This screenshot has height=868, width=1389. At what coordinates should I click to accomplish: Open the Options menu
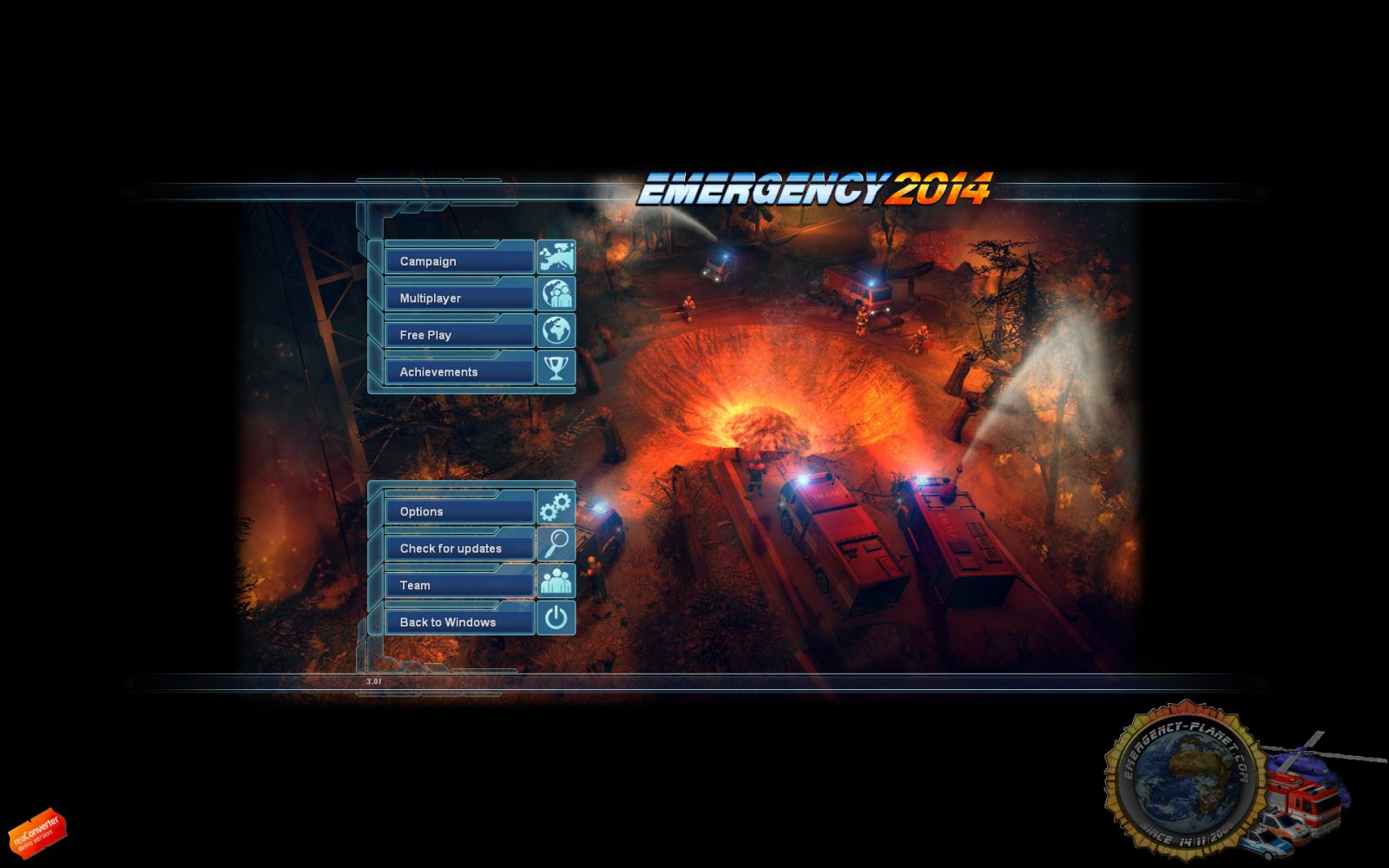click(458, 511)
